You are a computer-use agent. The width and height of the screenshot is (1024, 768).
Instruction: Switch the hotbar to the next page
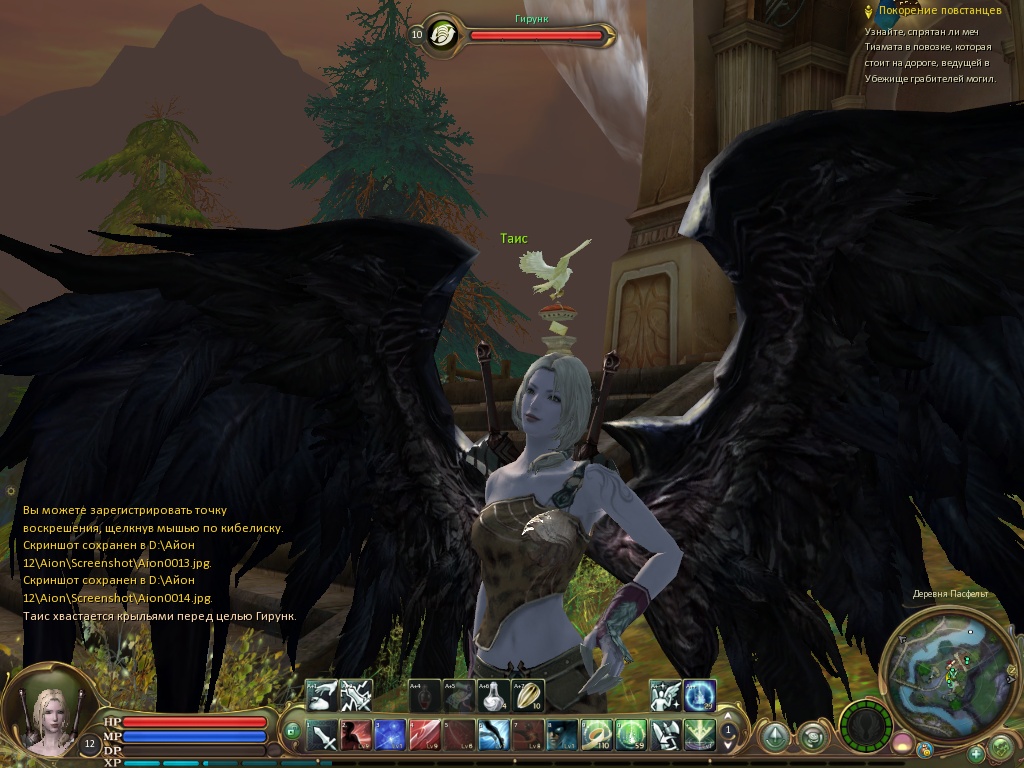tap(729, 745)
